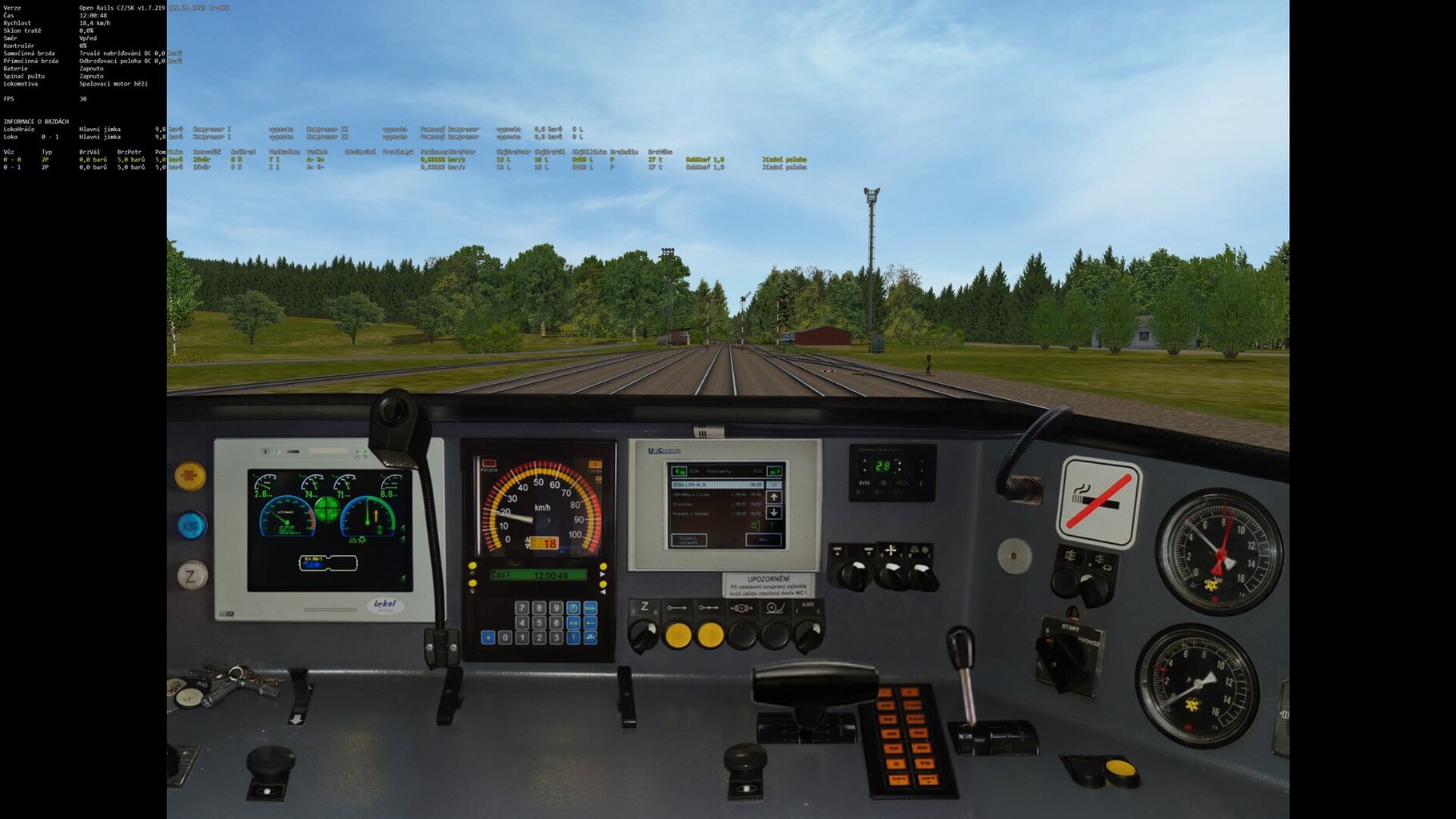Select the highlighted ČESKÁ LÍPA station entry
The height and width of the screenshot is (819, 1456).
coord(706,485)
